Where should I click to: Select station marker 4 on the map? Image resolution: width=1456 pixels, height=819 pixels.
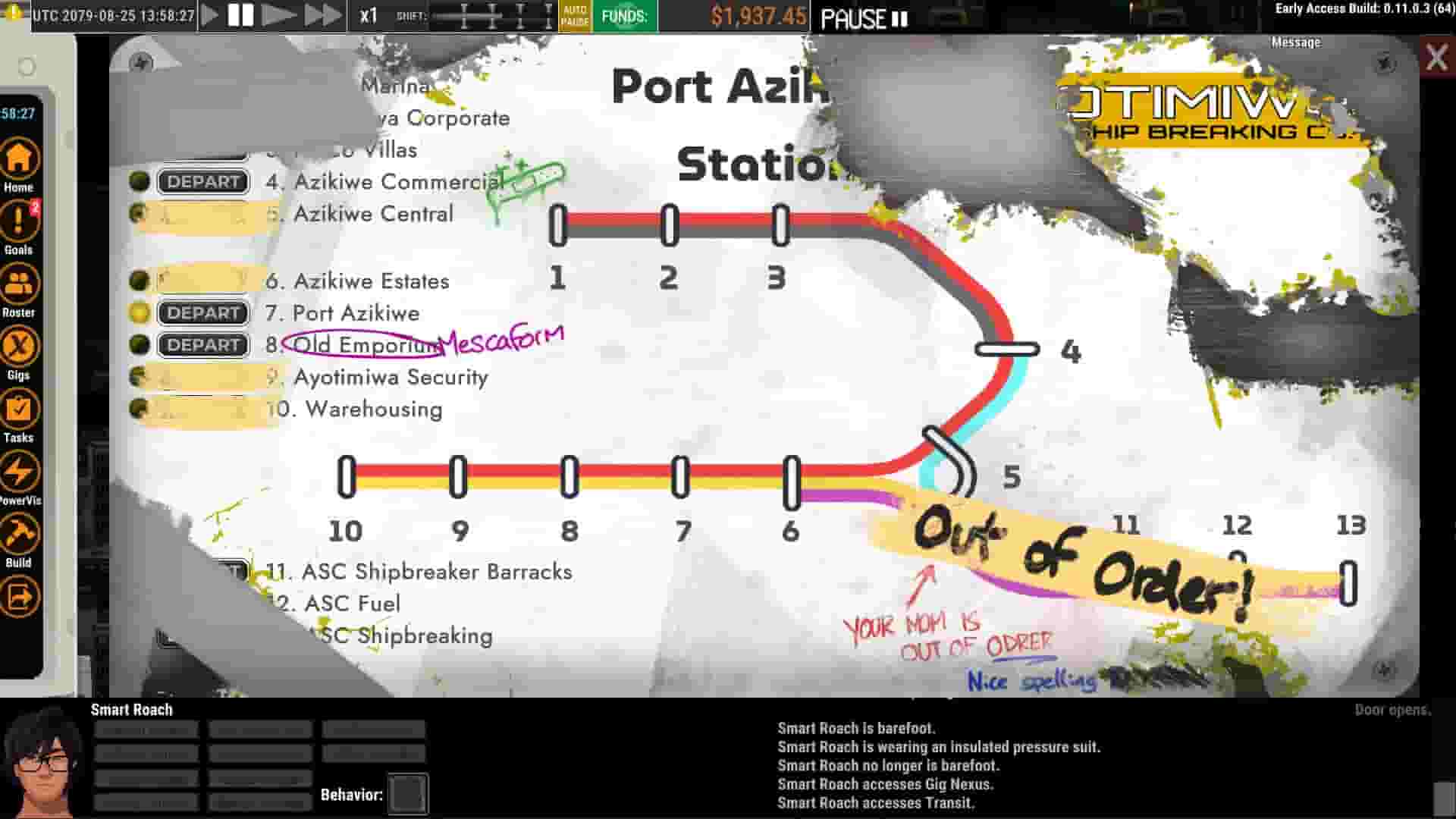[1009, 349]
